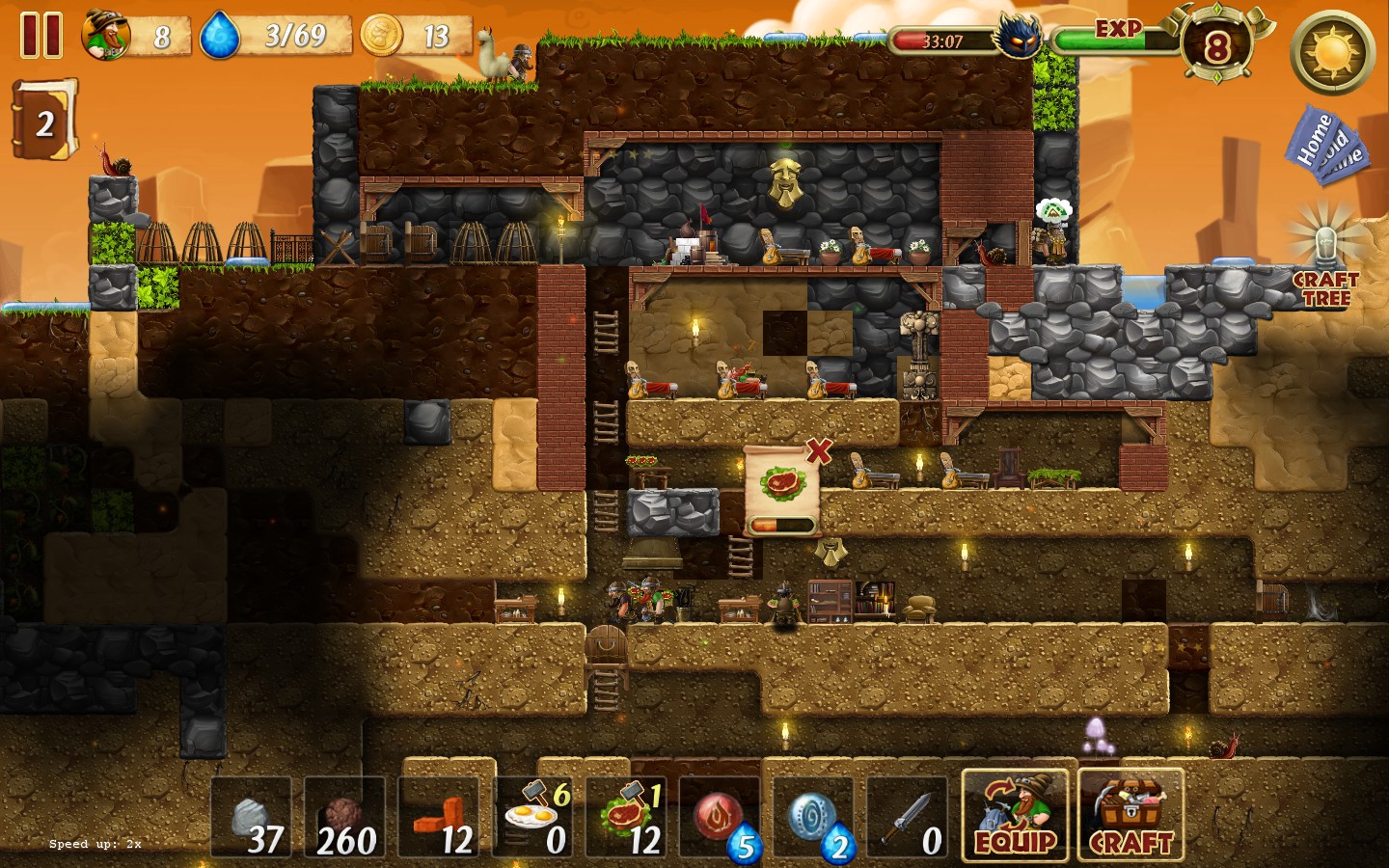The image size is (1389, 868).
Task: Choose the steak with salad slot
Action: pyautogui.click(x=625, y=818)
